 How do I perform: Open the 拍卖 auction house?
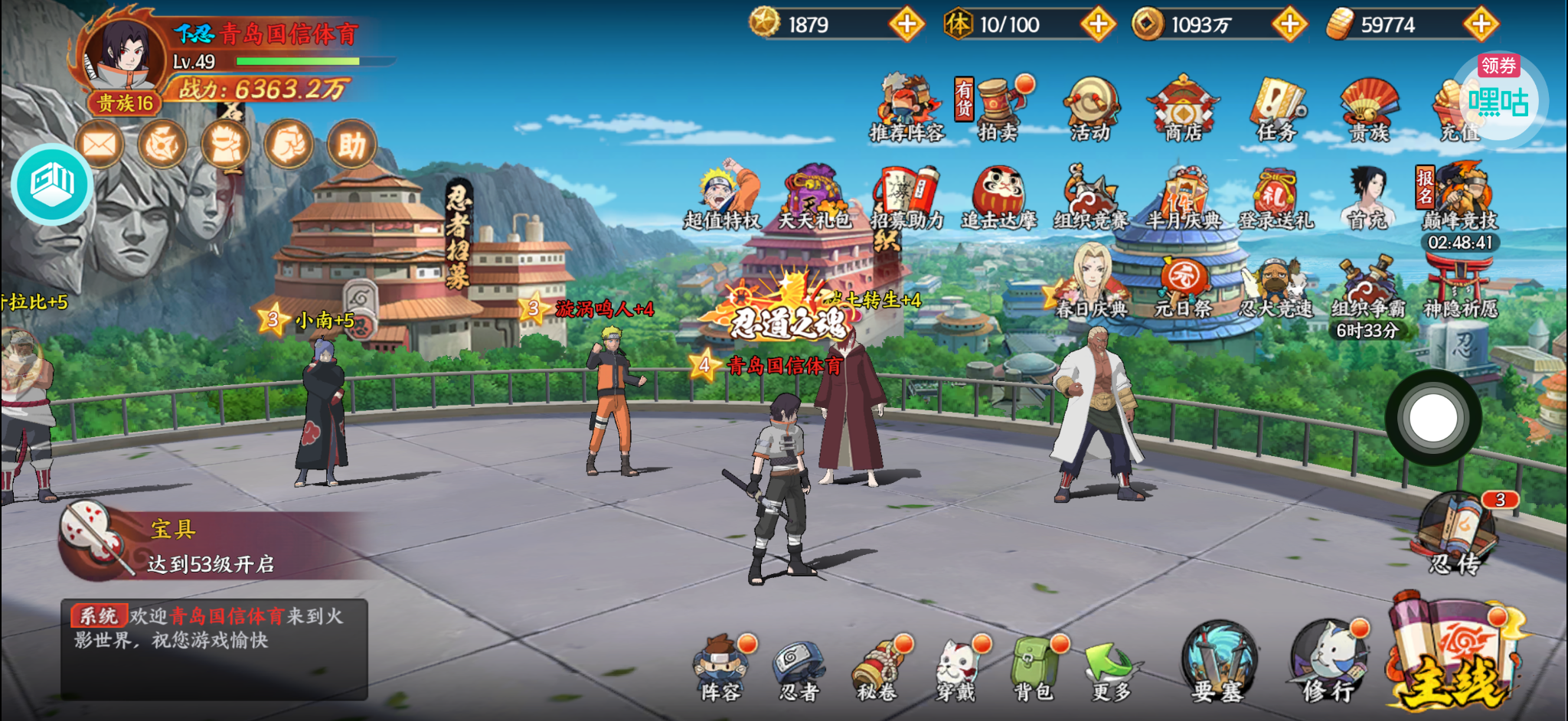[x=998, y=109]
